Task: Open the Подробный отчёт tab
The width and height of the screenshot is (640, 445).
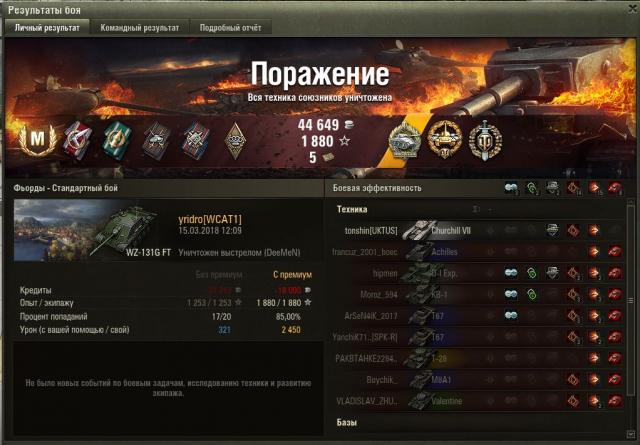Action: tap(230, 28)
